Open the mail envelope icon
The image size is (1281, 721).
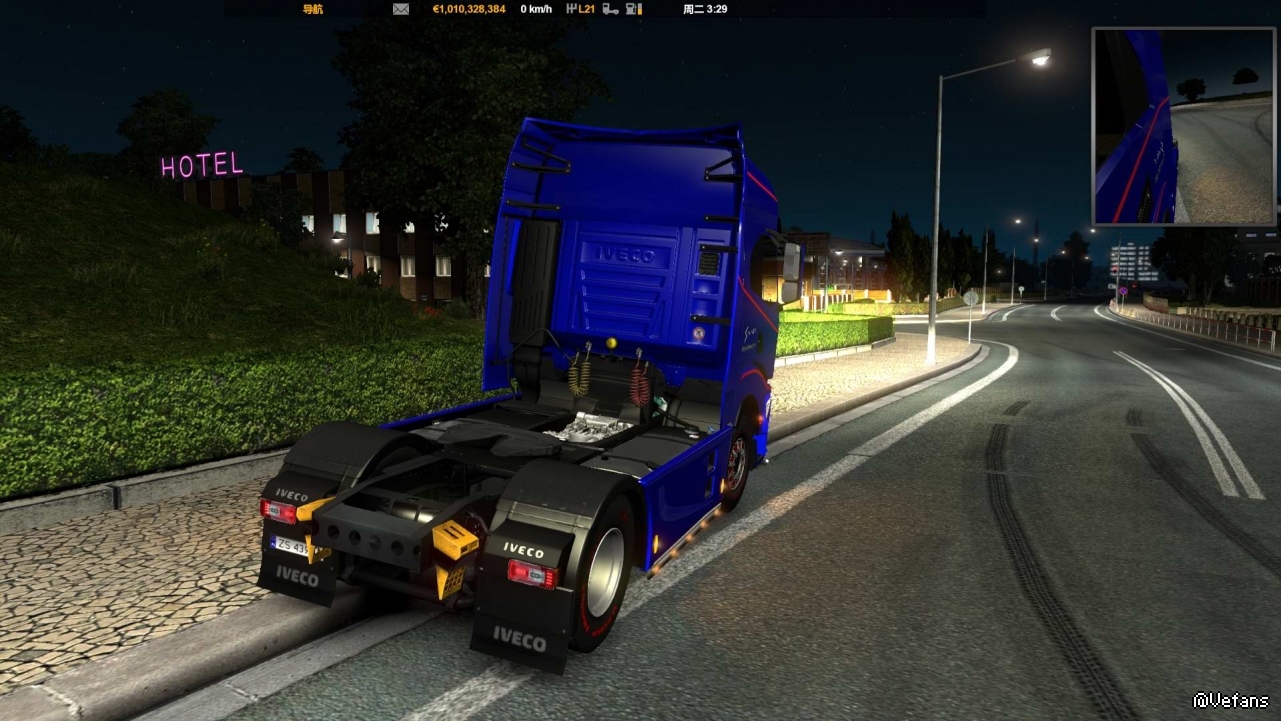pyautogui.click(x=401, y=9)
